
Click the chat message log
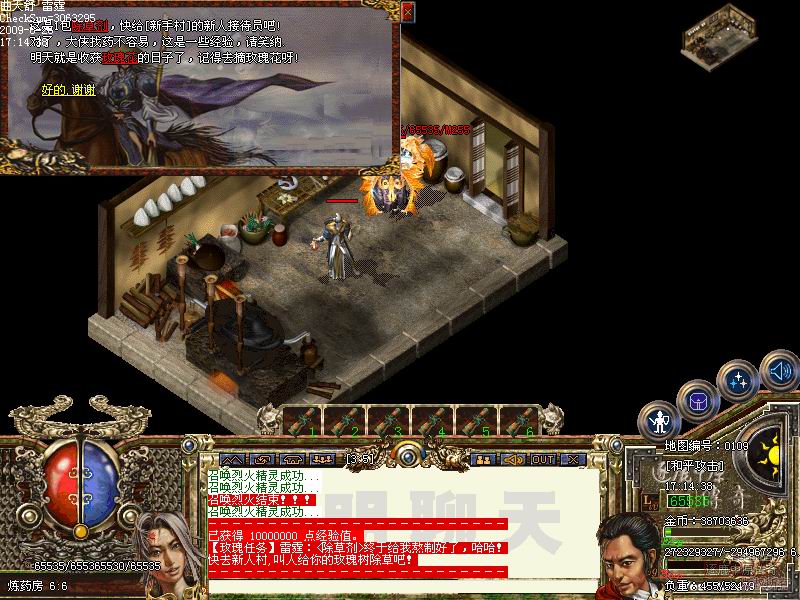[x=400, y=520]
